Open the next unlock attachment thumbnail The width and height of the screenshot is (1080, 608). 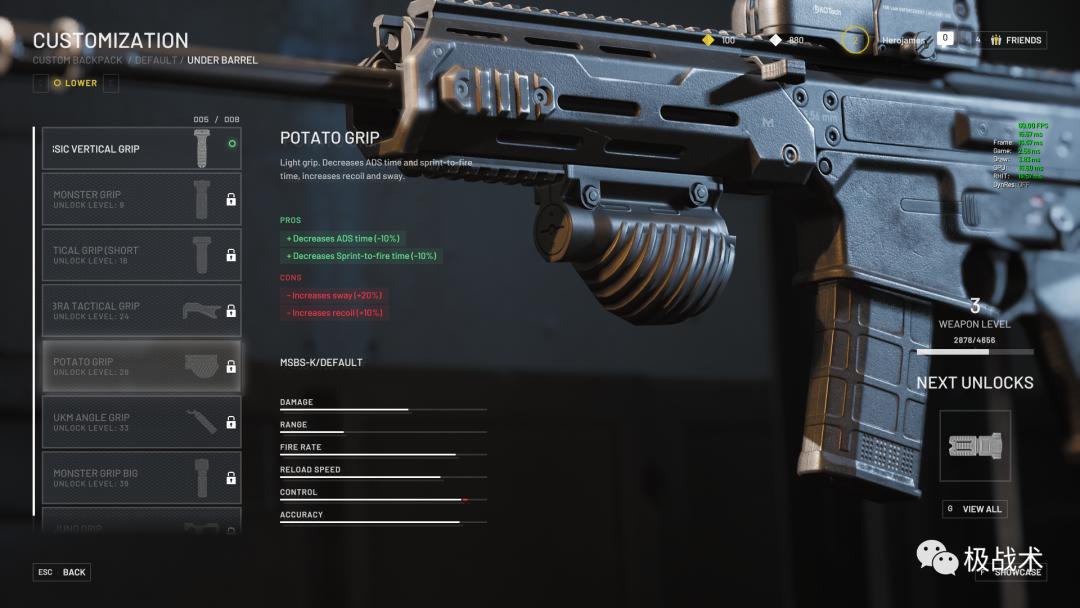click(975, 446)
